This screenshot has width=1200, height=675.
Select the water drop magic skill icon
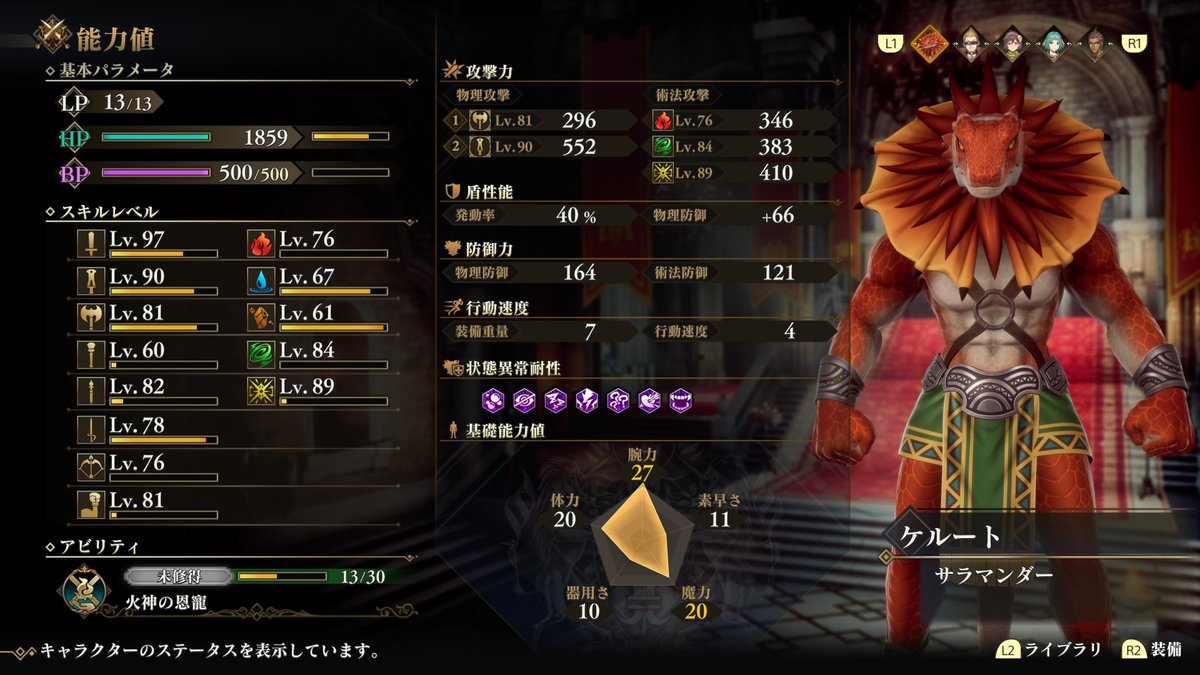coord(262,278)
